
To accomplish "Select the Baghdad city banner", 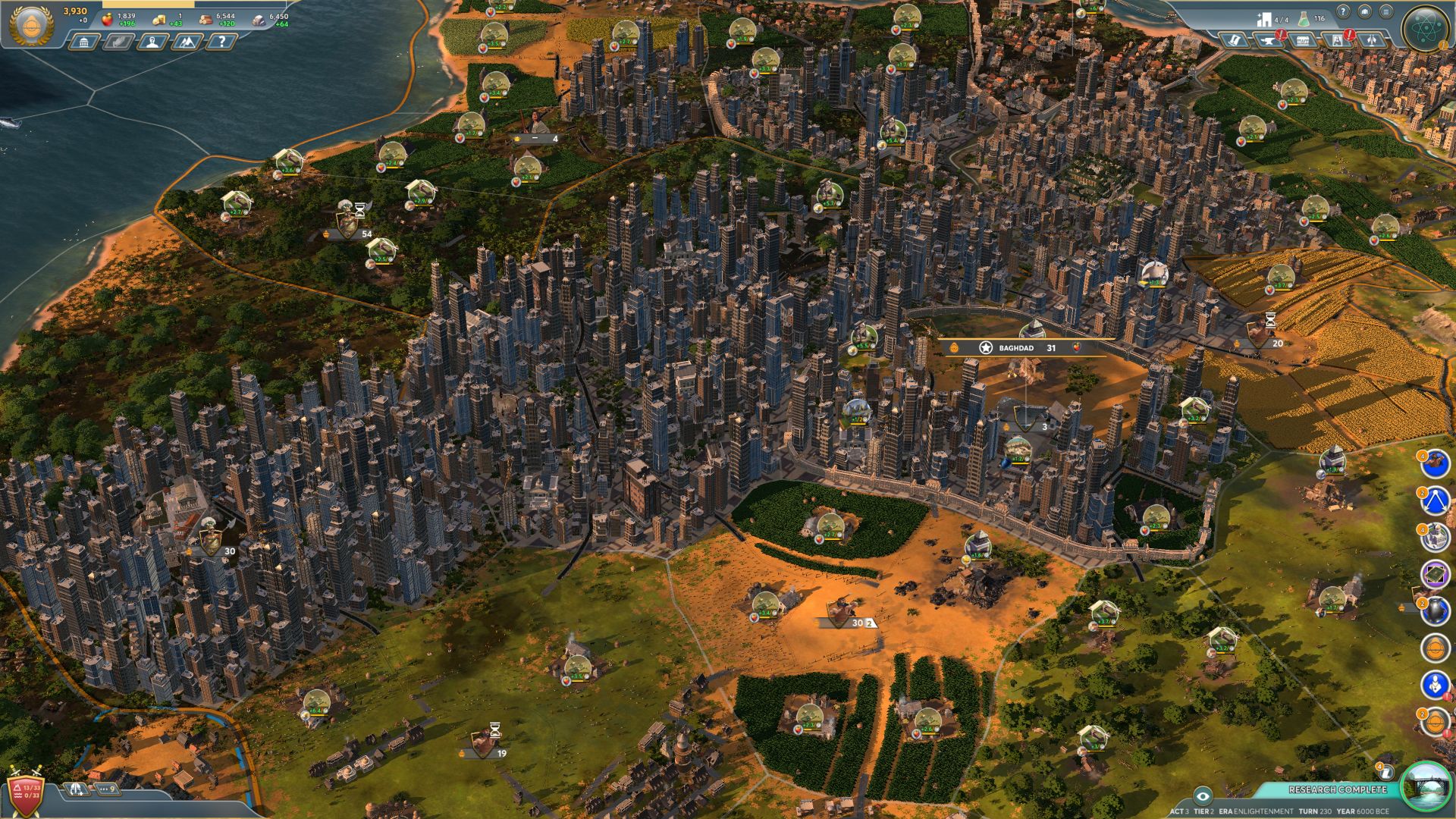I will 1016,349.
